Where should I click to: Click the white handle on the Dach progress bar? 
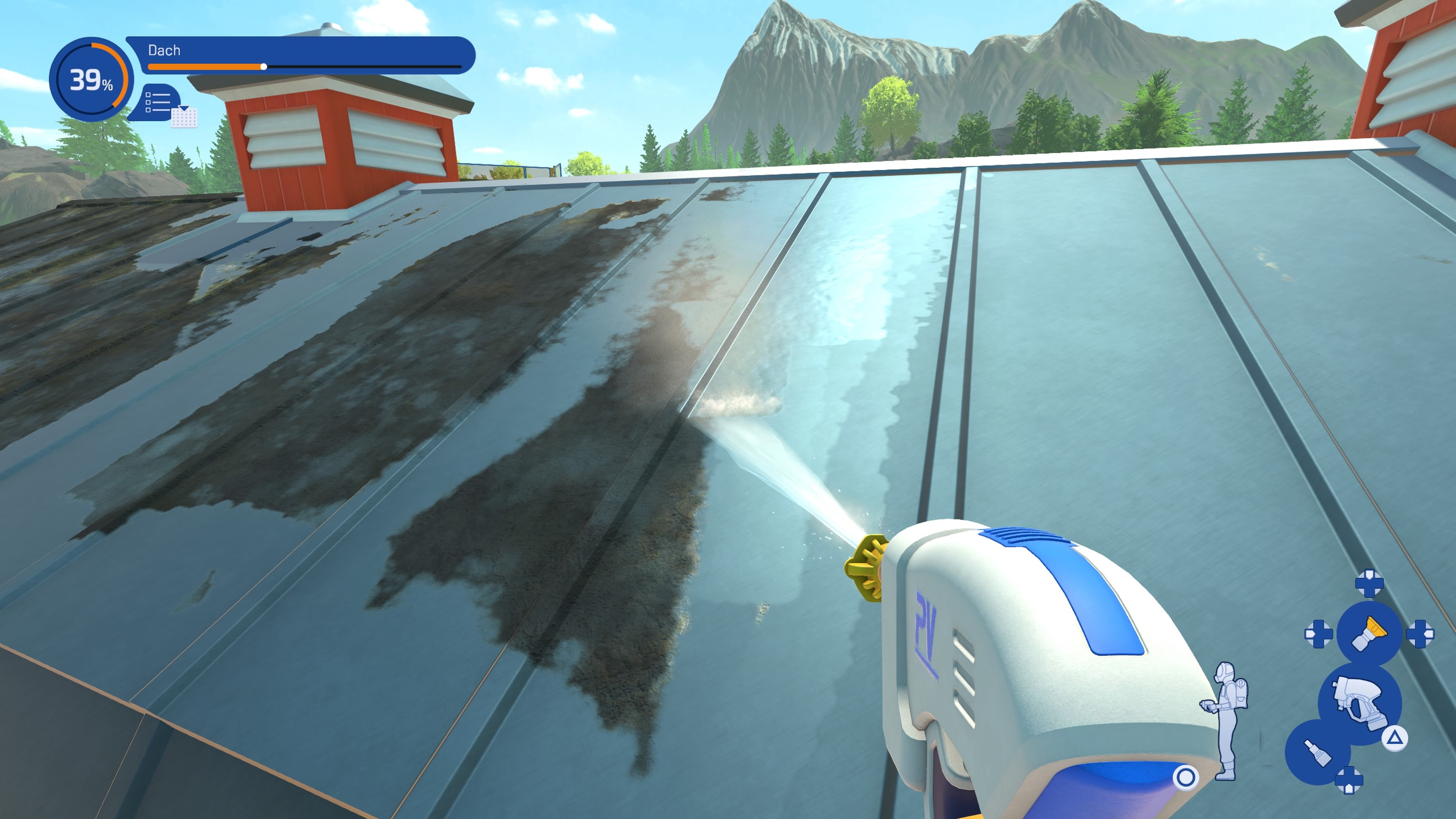(x=264, y=67)
